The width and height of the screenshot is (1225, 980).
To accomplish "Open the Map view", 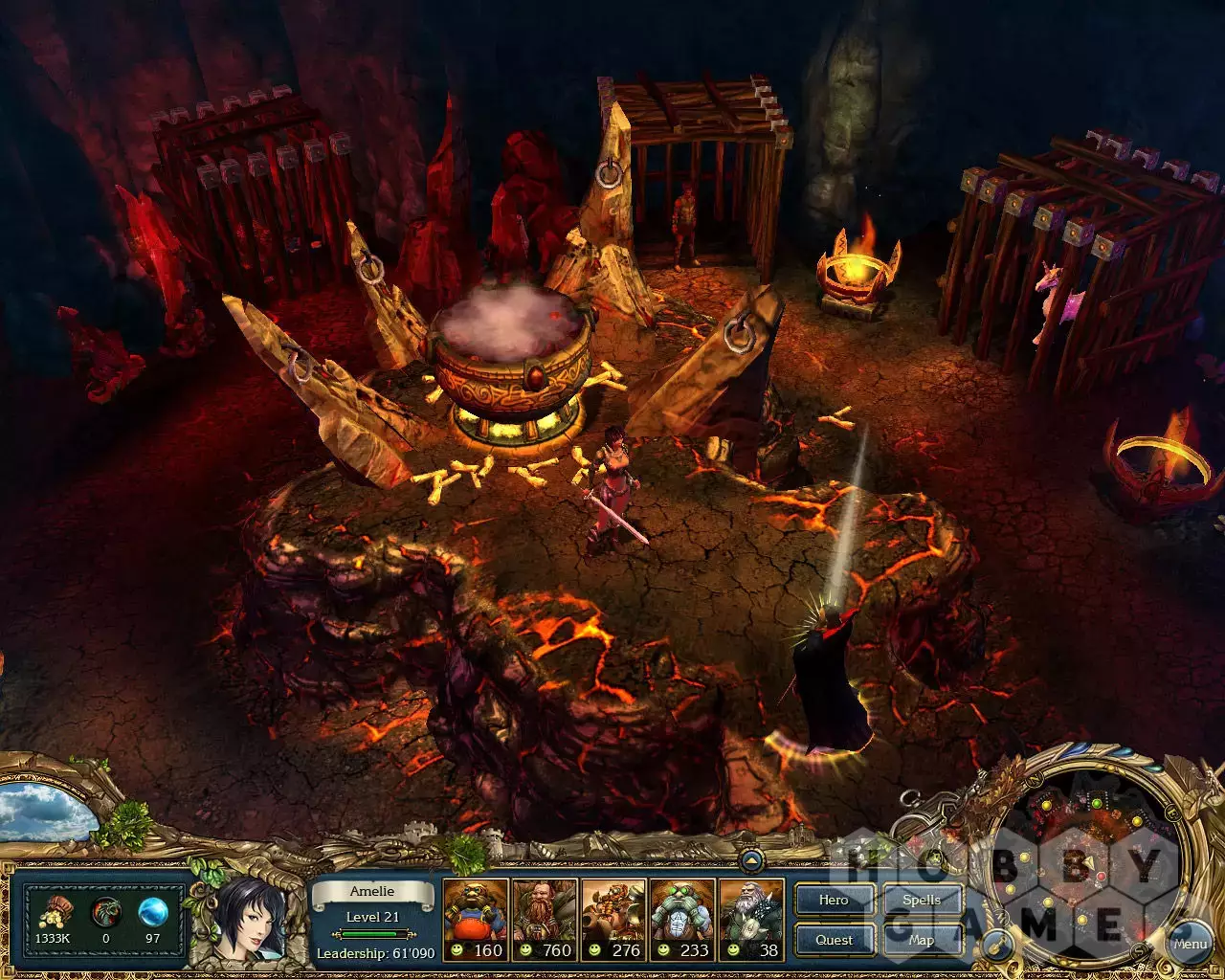I will click(x=921, y=940).
